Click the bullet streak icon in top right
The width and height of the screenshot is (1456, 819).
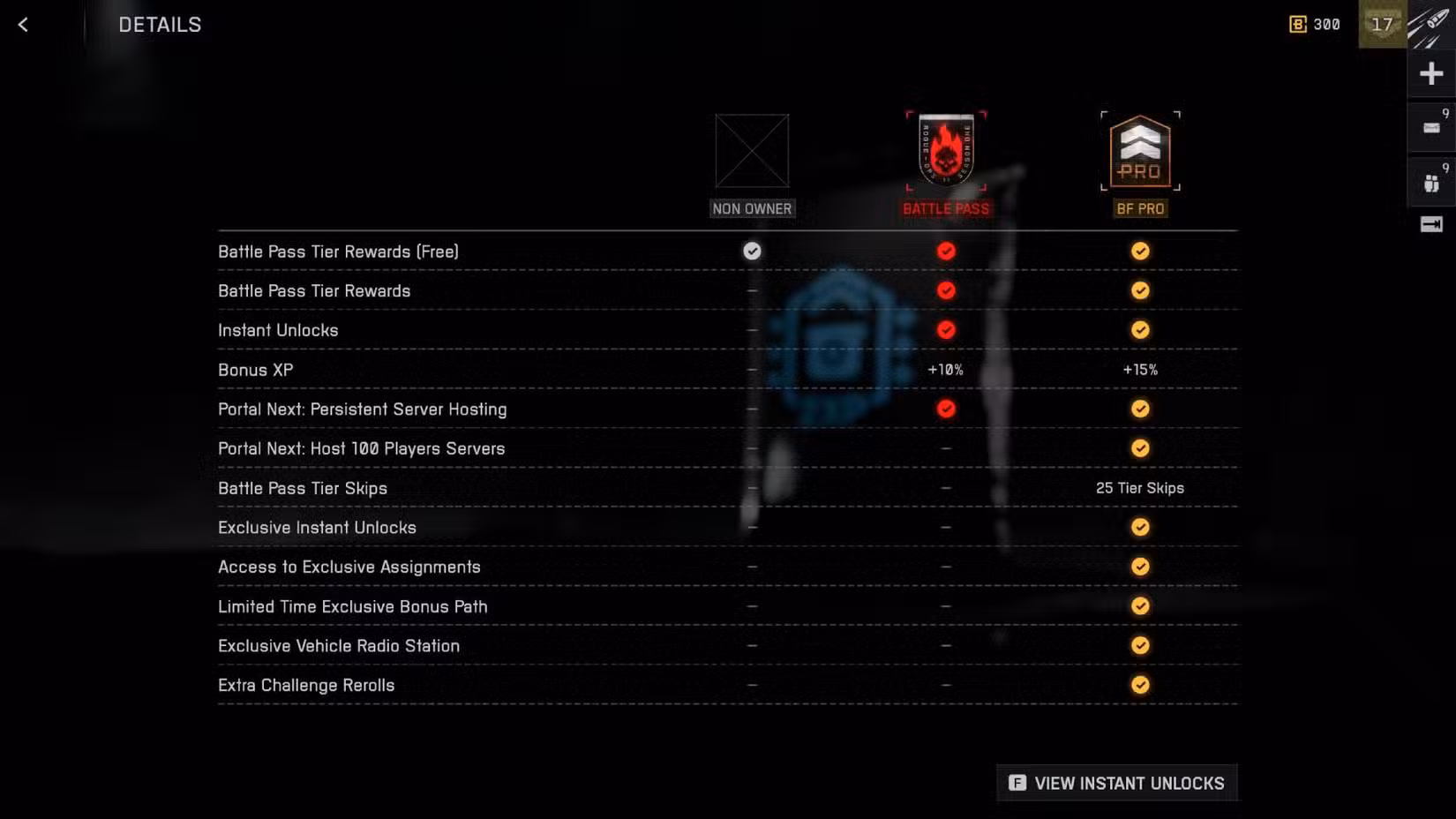1429,24
